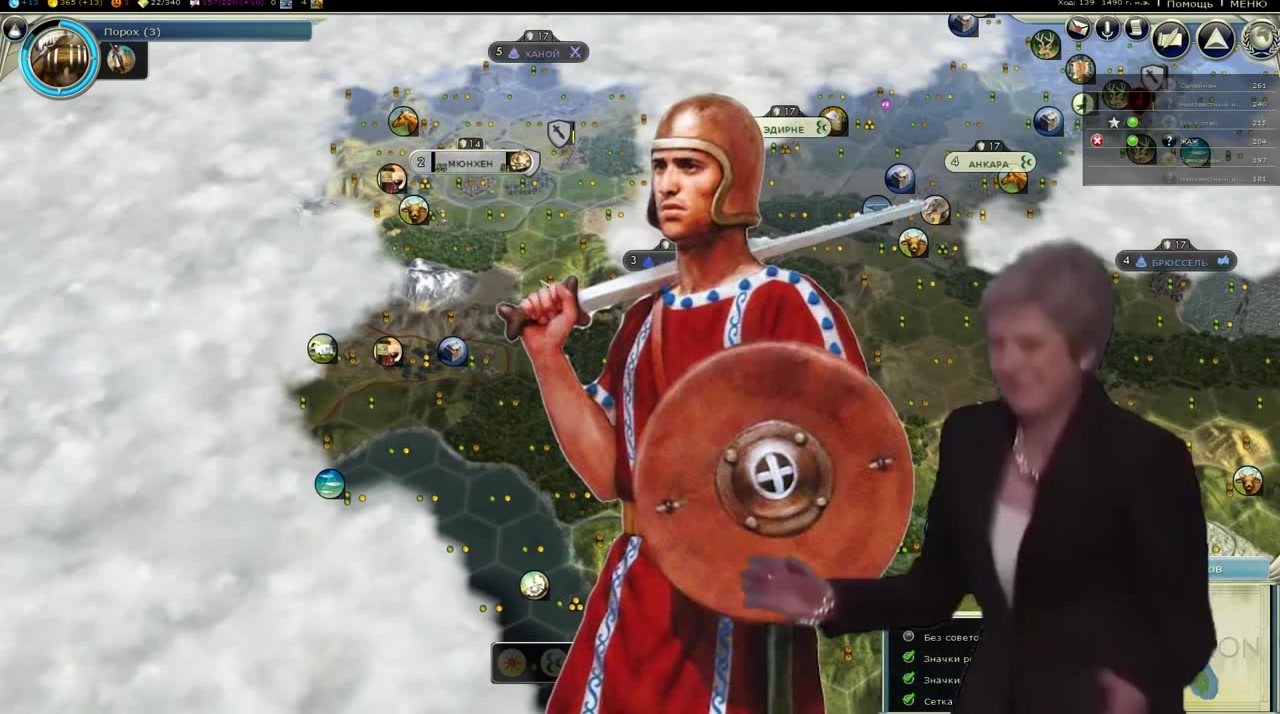Select the selected unit portrait next to research

click(x=122, y=59)
